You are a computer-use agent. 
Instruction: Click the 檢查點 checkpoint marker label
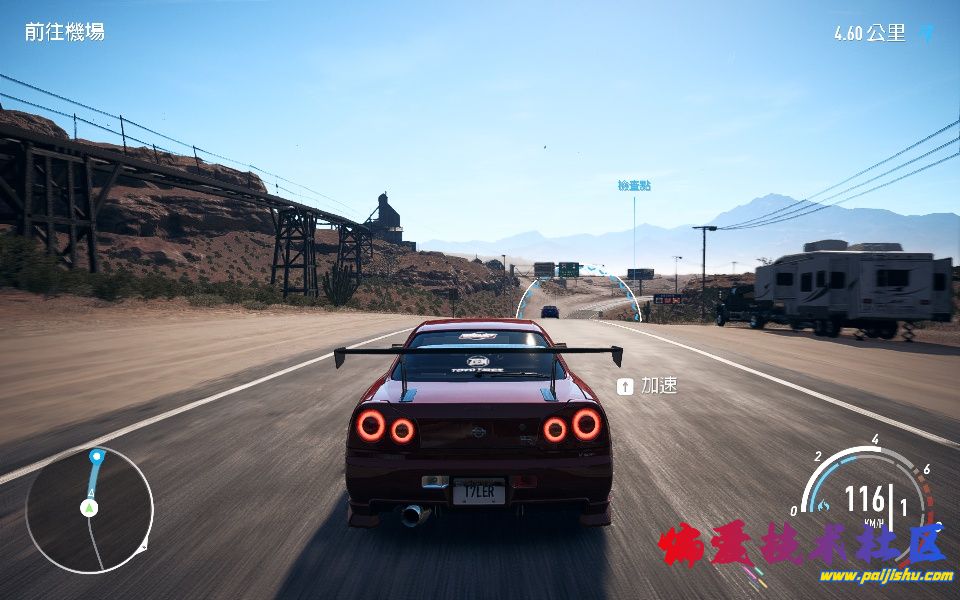click(634, 186)
